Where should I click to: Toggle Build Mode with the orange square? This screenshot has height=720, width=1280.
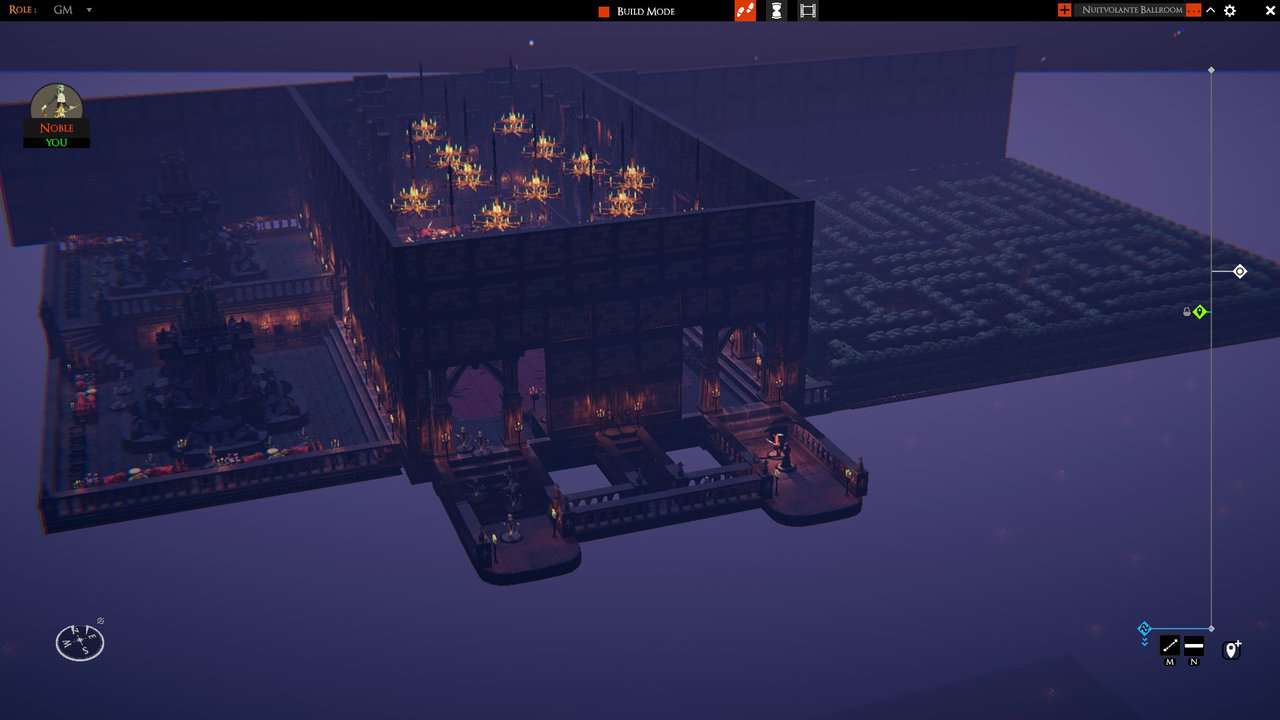pyautogui.click(x=603, y=10)
